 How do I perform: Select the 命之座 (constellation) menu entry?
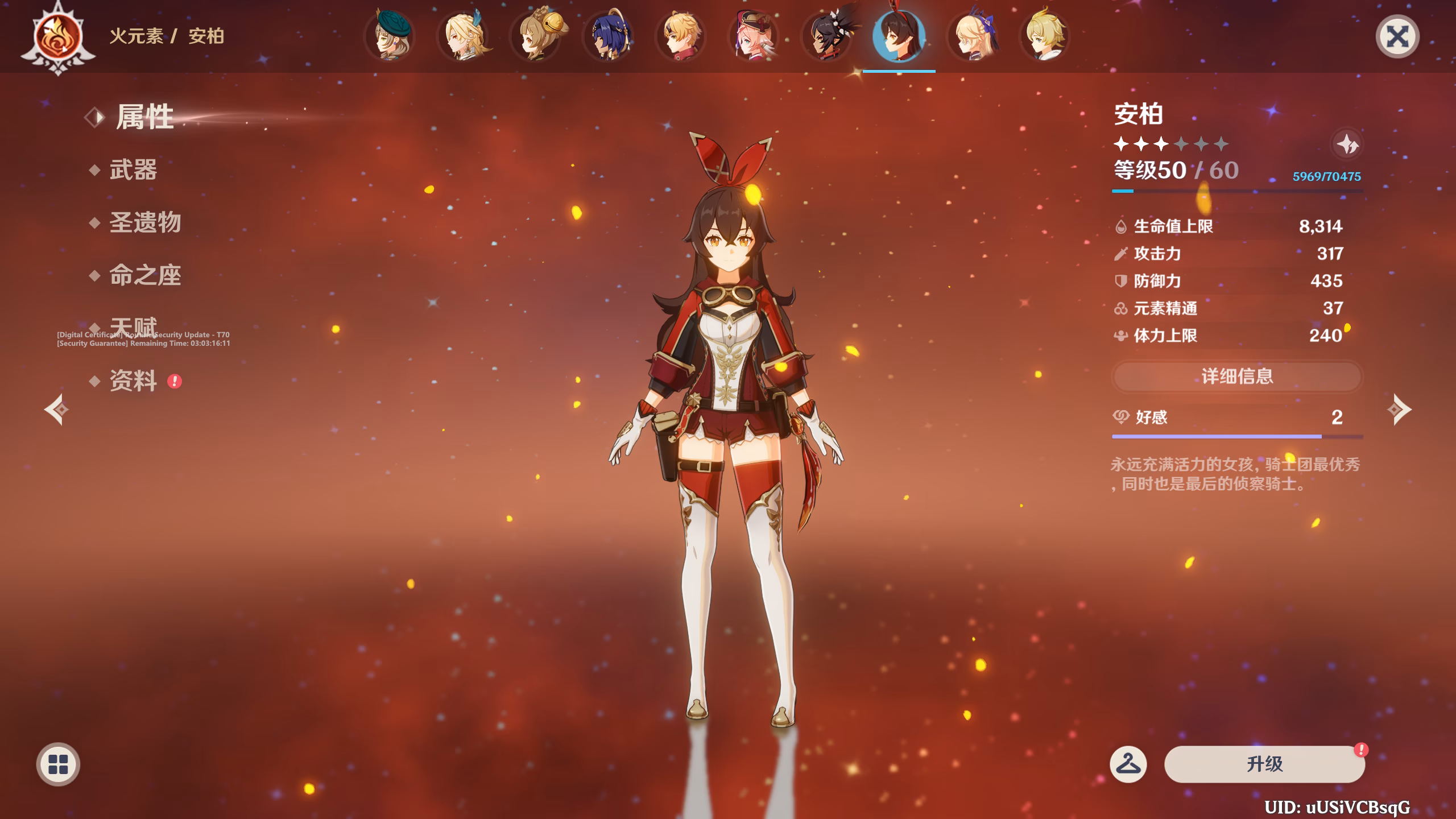145,276
